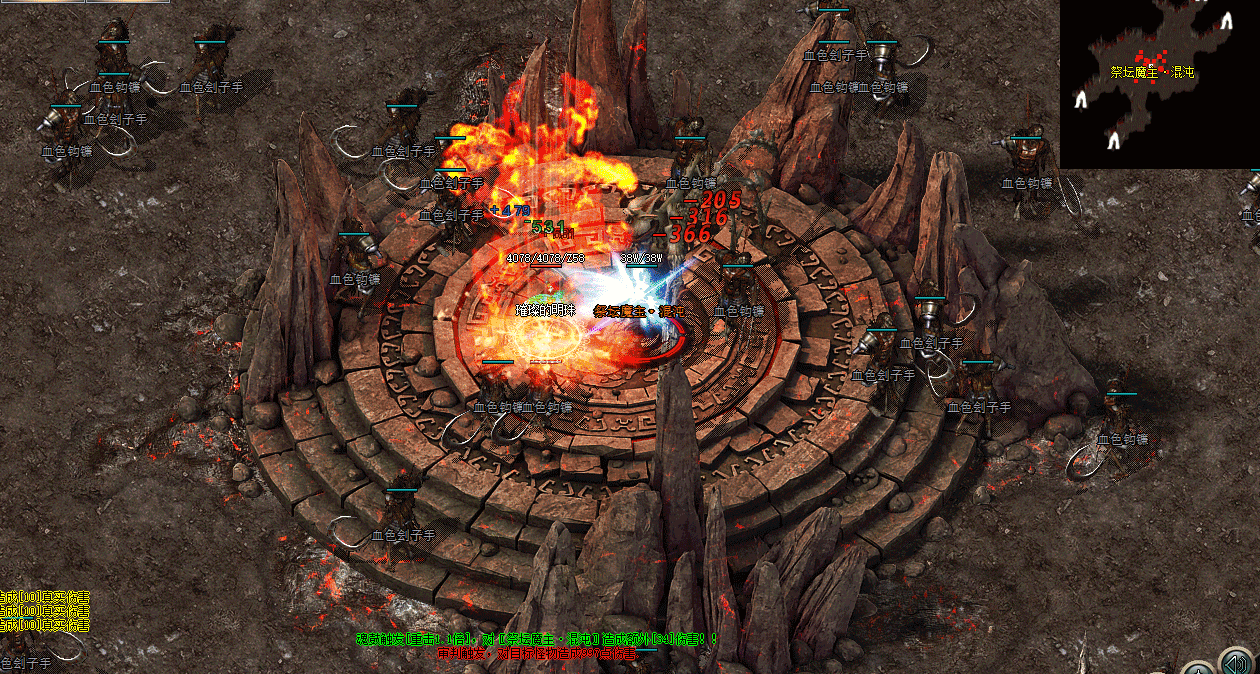Open the cave minimap
The height and width of the screenshot is (674, 1260).
(1159, 84)
